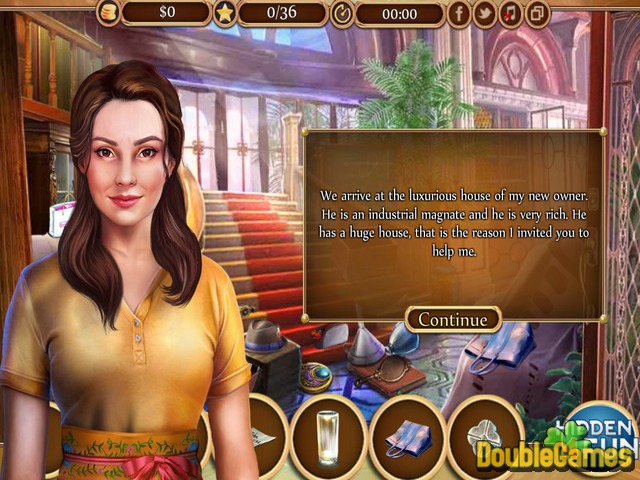Open the Twitter share icon

coord(484,13)
